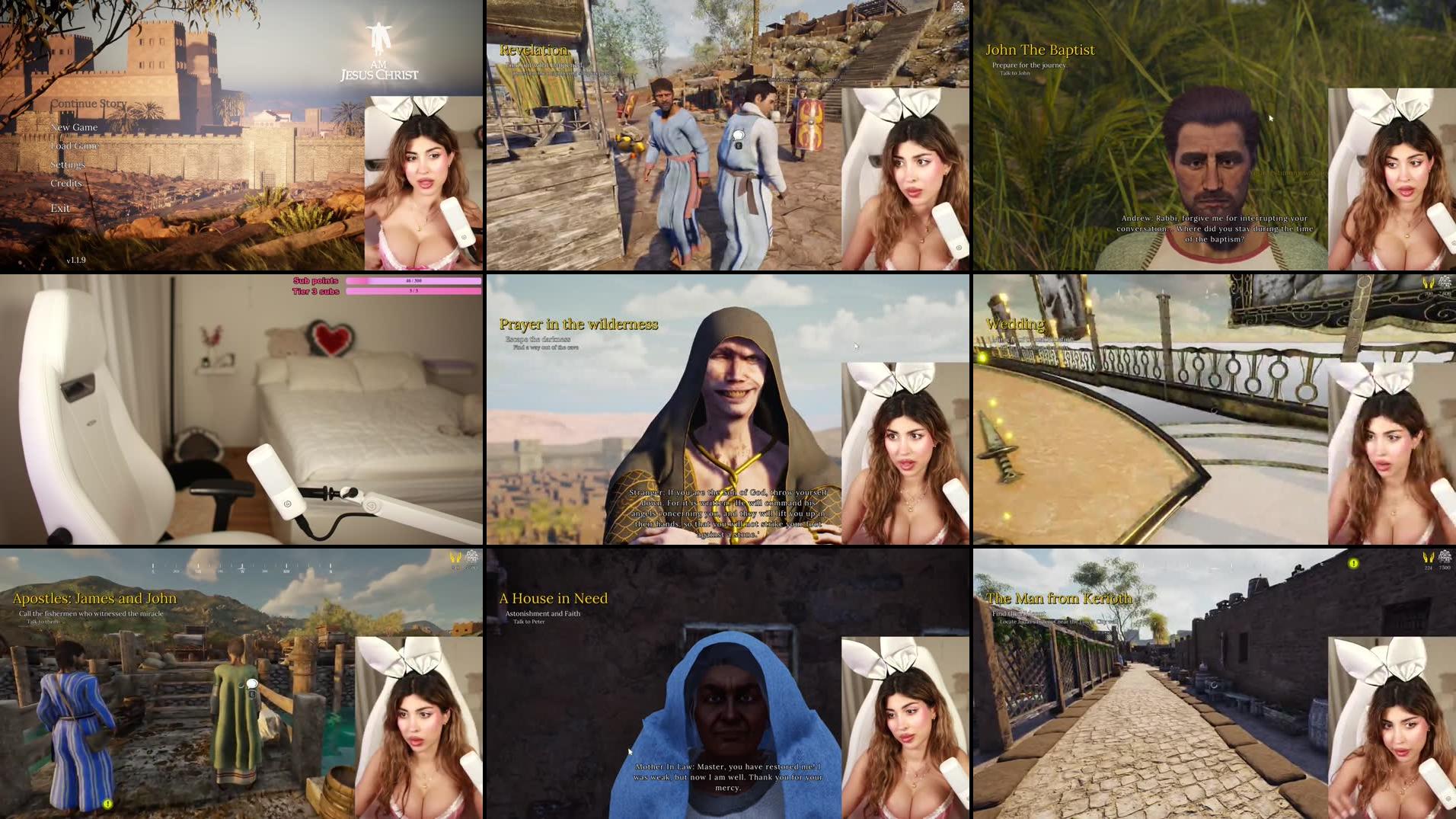Image resolution: width=1456 pixels, height=819 pixels.
Task: Click the yellow exclamation icon in The Man from Kerioth
Action: pos(1352,563)
